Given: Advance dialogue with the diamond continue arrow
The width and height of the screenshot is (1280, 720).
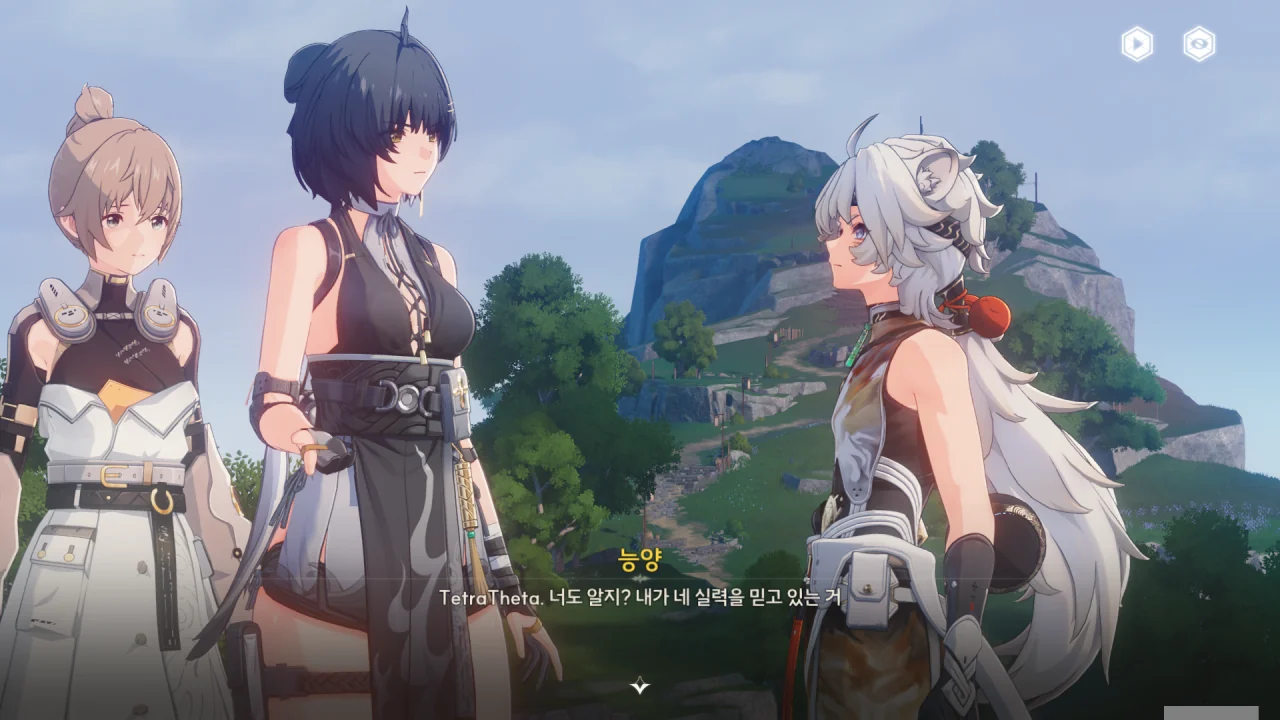Looking at the screenshot, I should pos(640,685).
